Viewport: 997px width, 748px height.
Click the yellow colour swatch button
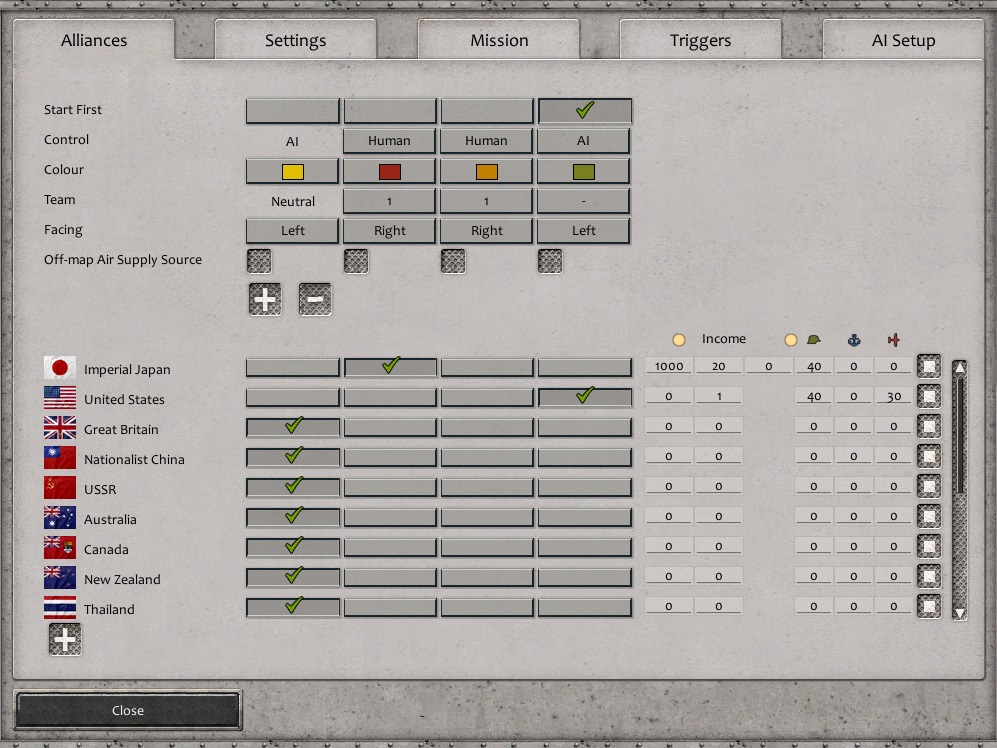click(x=293, y=171)
